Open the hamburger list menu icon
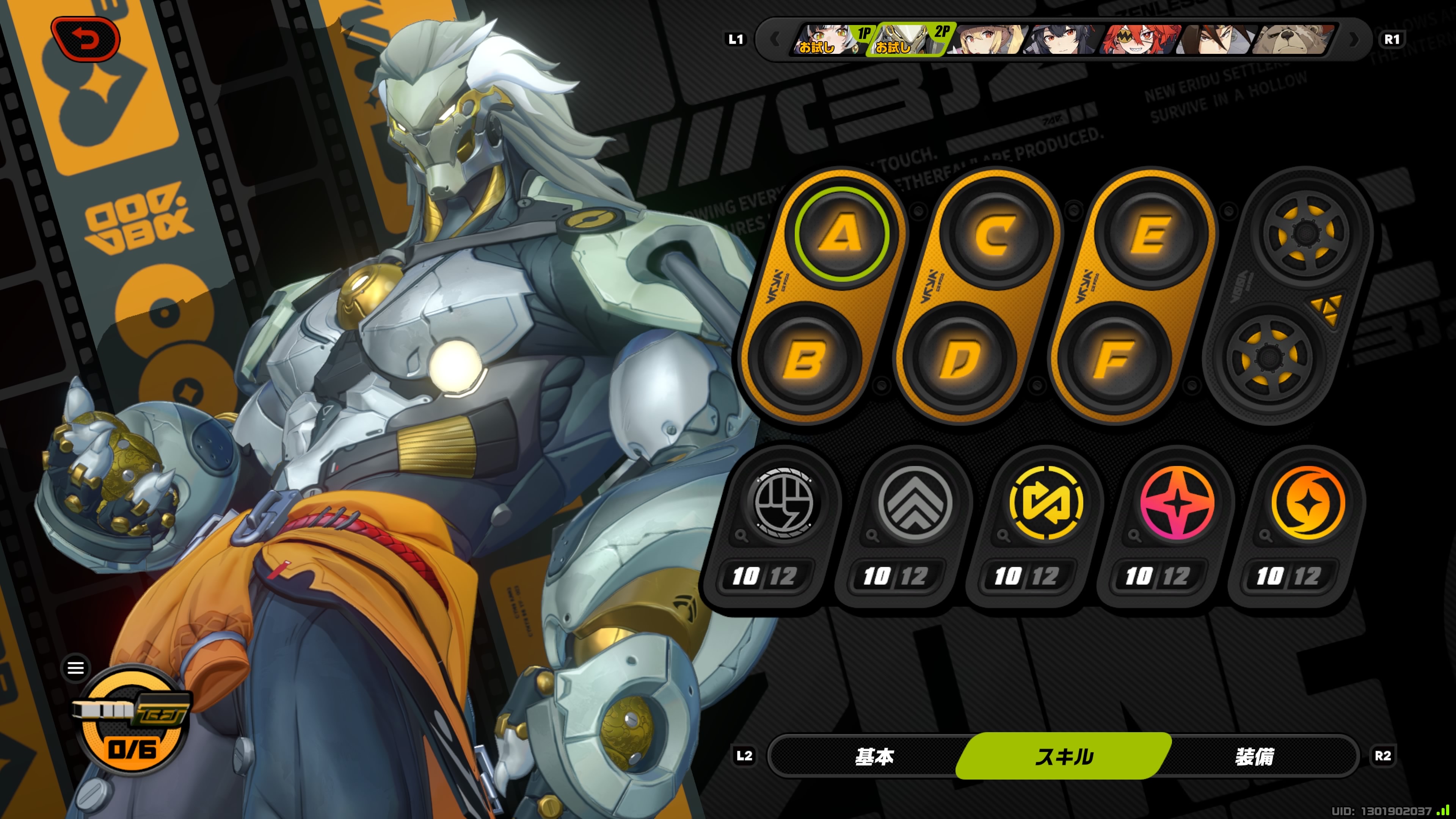The width and height of the screenshot is (1456, 819). point(76,668)
